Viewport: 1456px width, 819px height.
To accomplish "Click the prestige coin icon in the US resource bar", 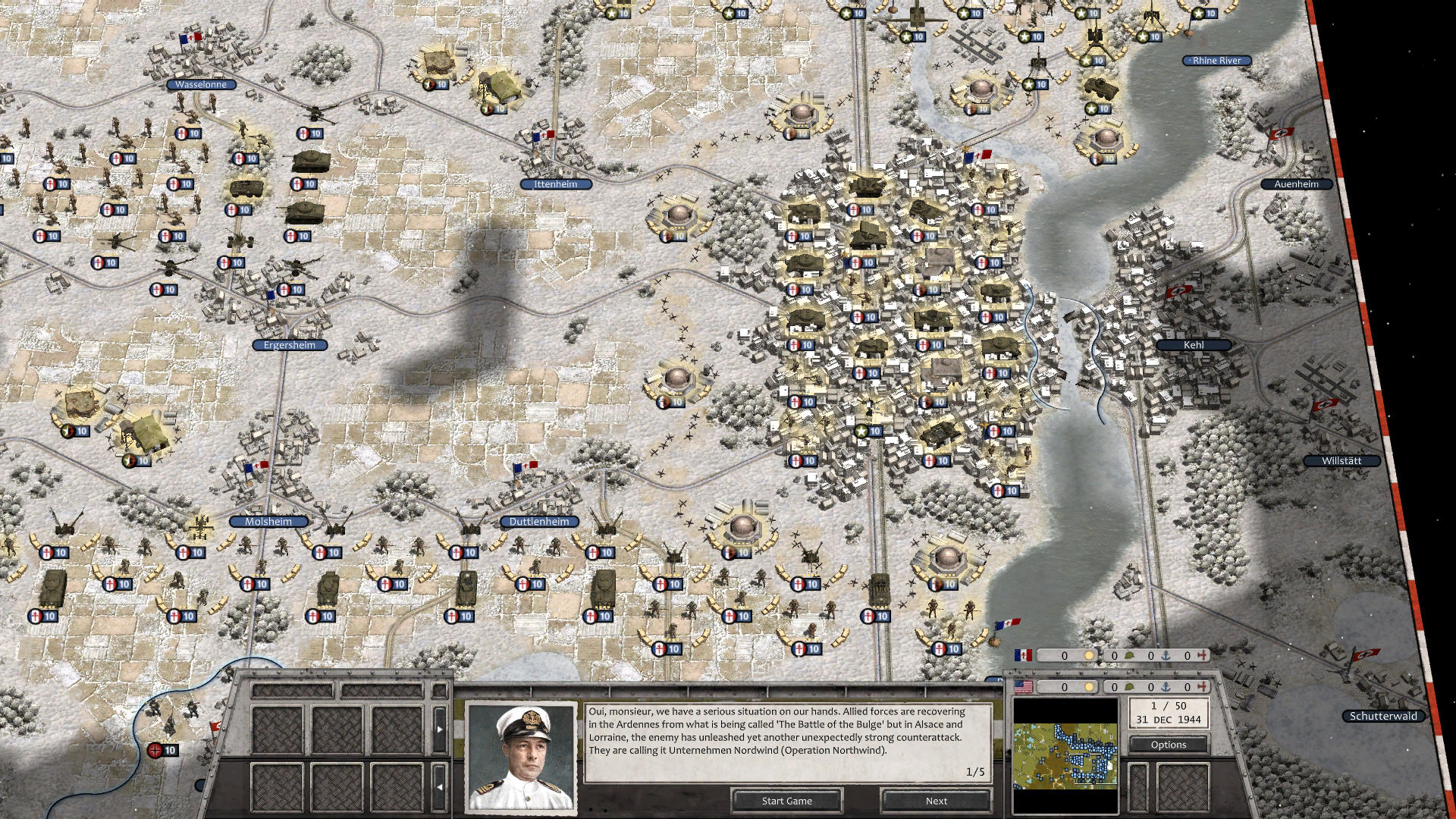I will click(x=1089, y=688).
